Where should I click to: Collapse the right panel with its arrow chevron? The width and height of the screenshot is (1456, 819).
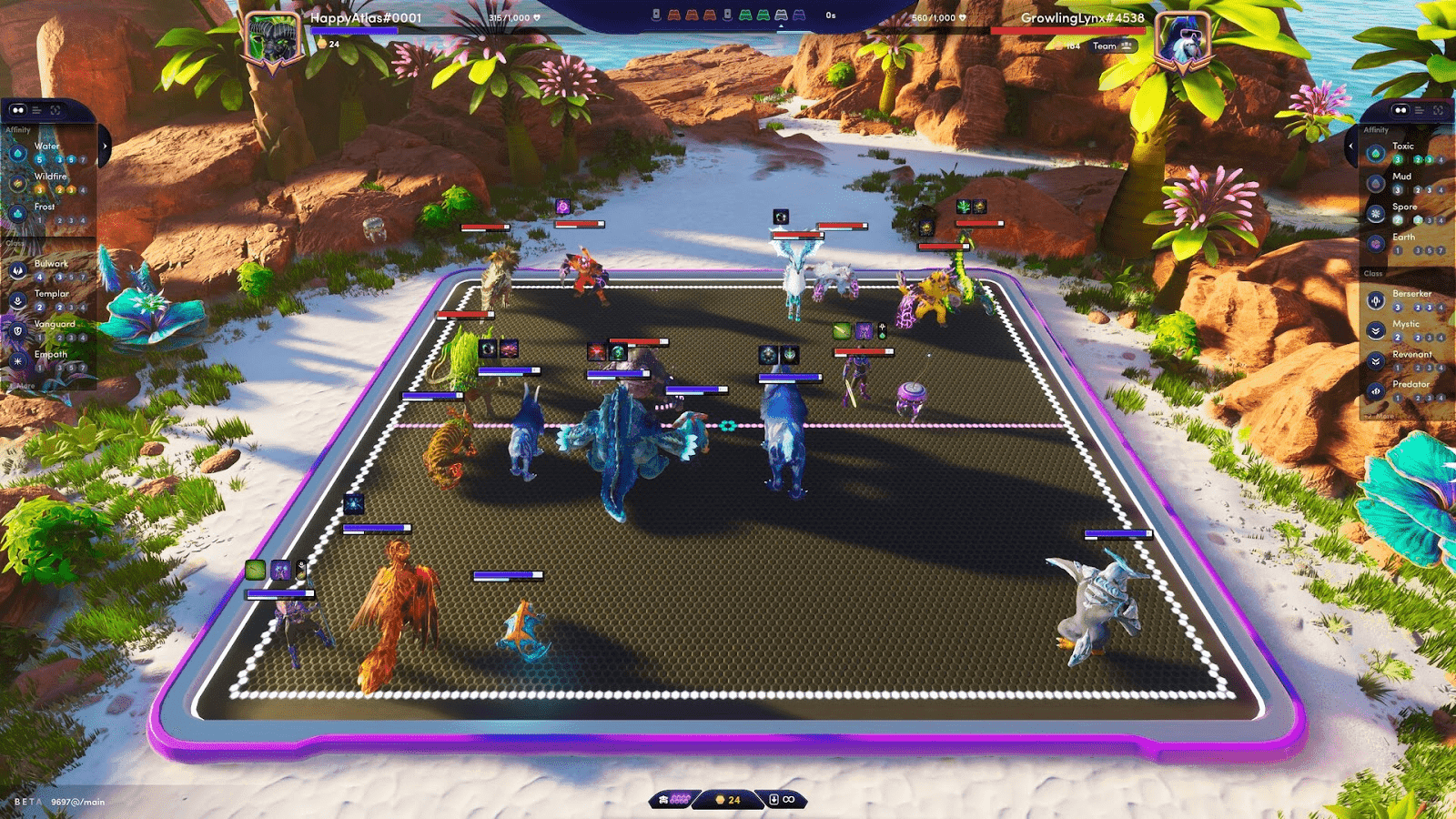click(1351, 146)
